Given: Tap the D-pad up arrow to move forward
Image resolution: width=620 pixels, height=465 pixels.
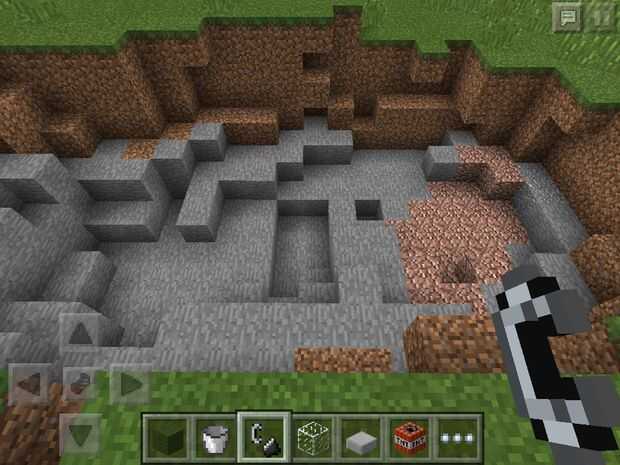Looking at the screenshot, I should [80, 335].
